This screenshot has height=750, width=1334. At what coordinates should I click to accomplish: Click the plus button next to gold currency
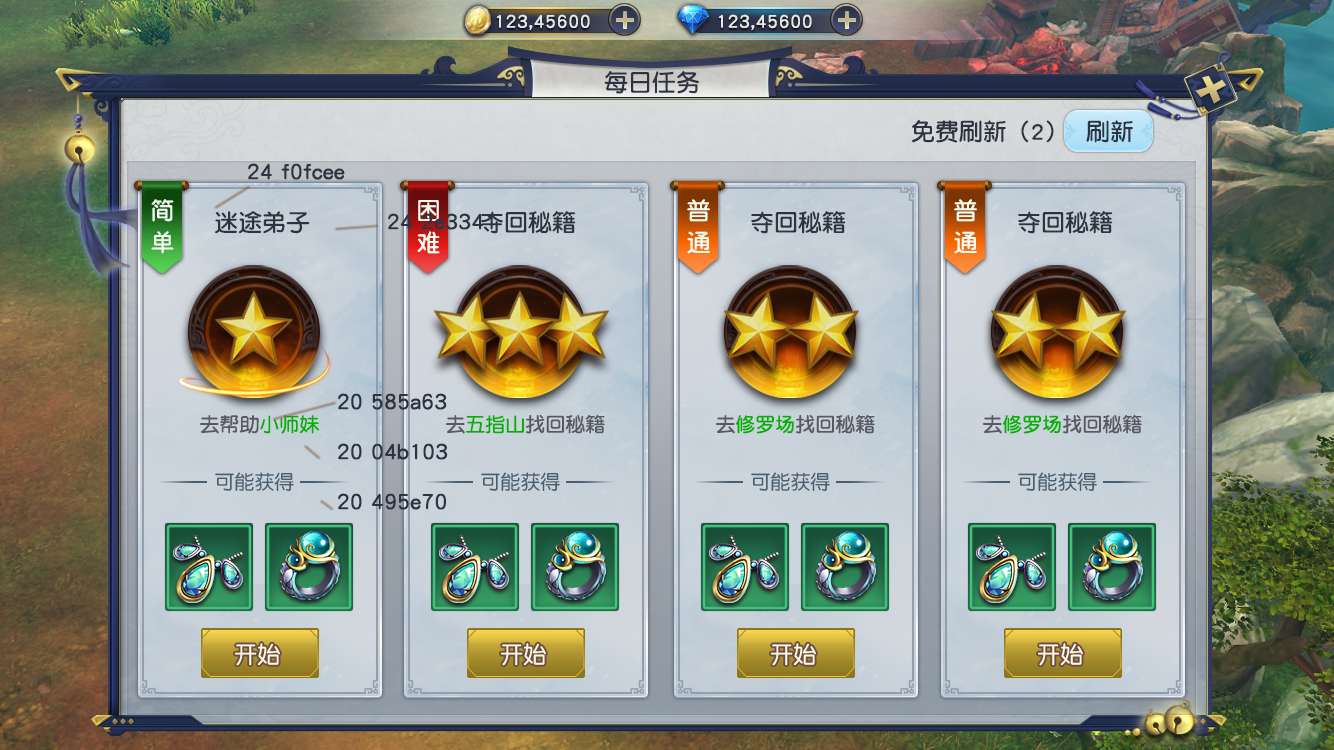(x=623, y=19)
